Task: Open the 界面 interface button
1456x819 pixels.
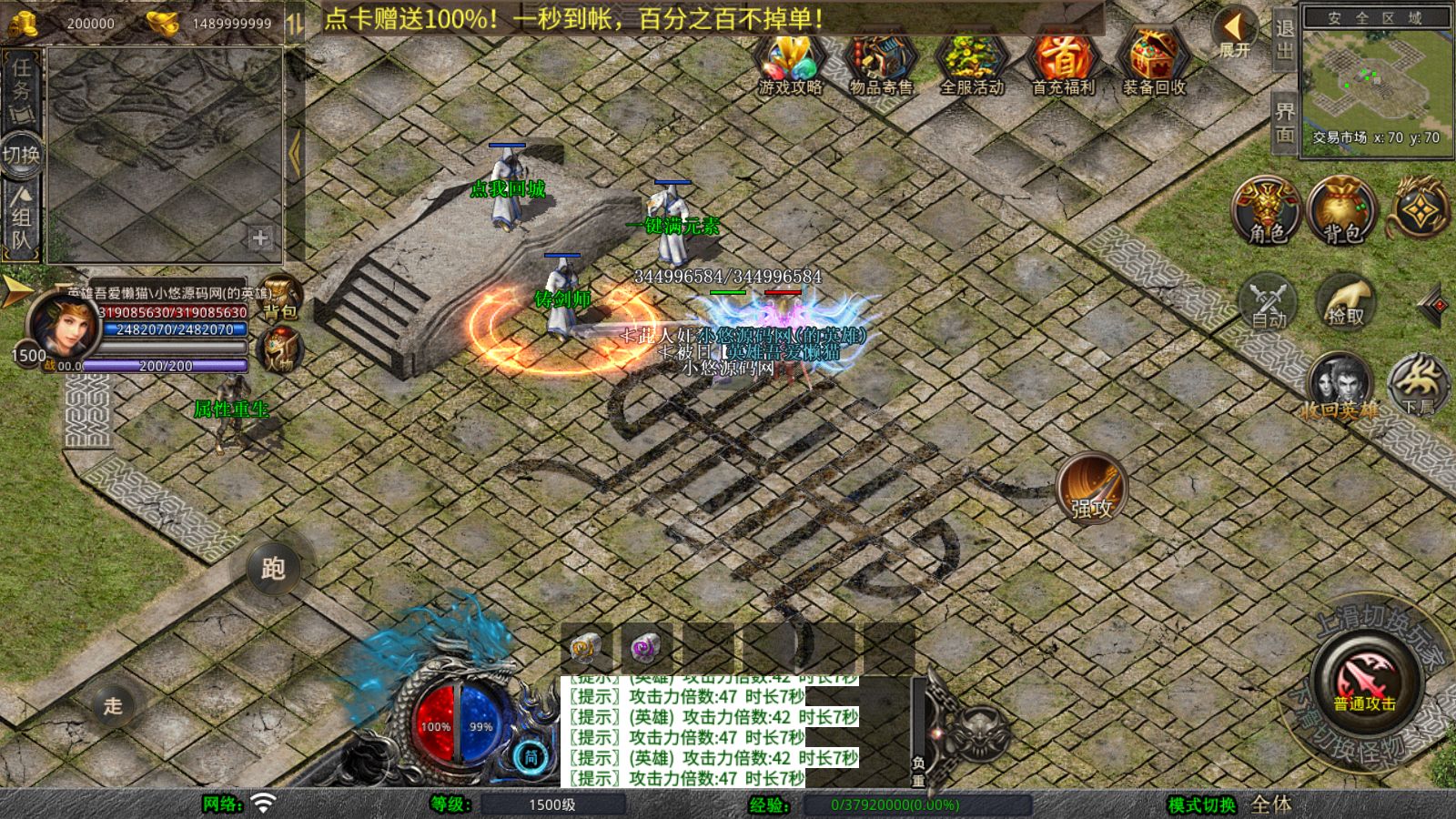Action: [1284, 122]
